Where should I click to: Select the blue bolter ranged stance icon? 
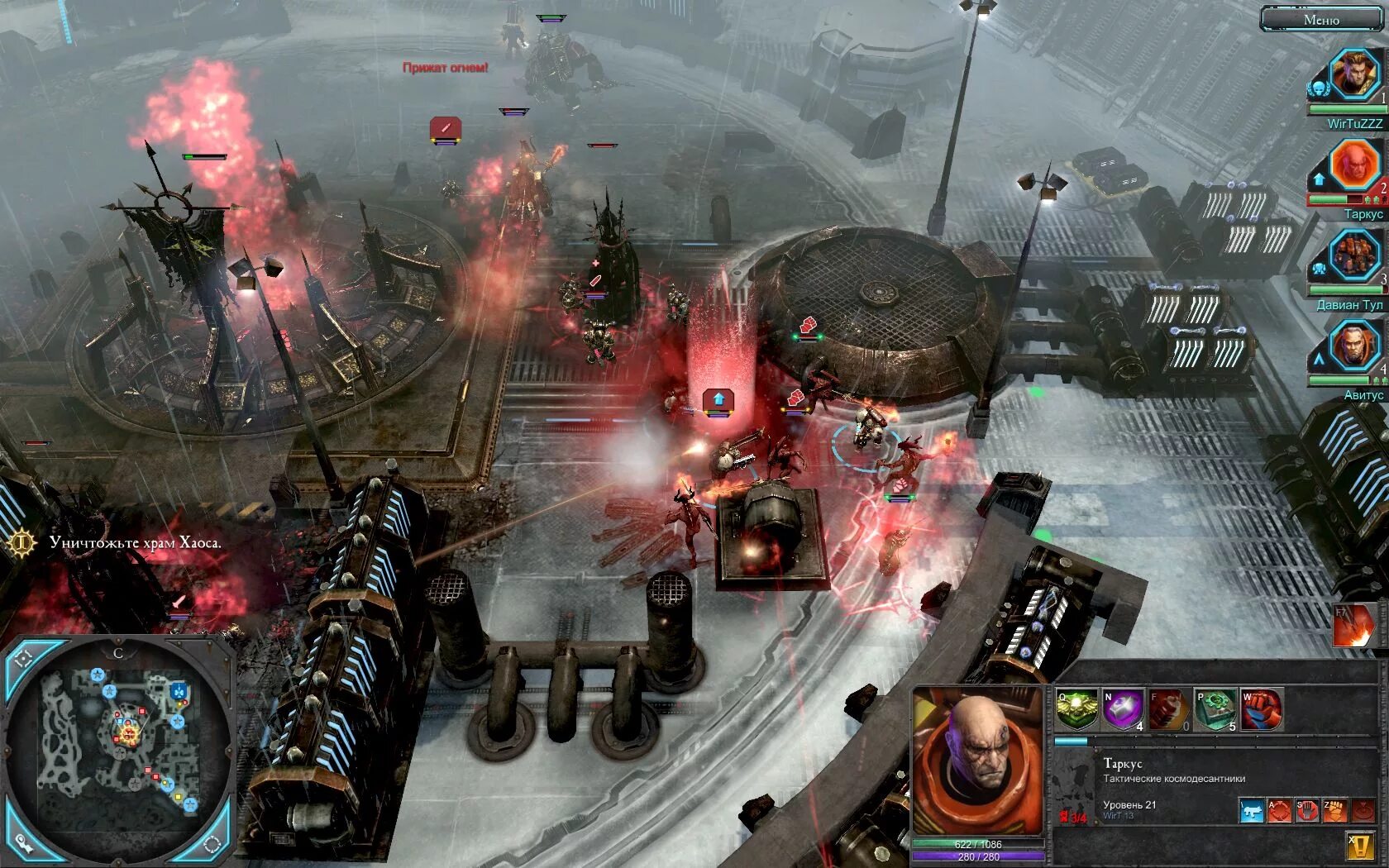pos(1252,811)
